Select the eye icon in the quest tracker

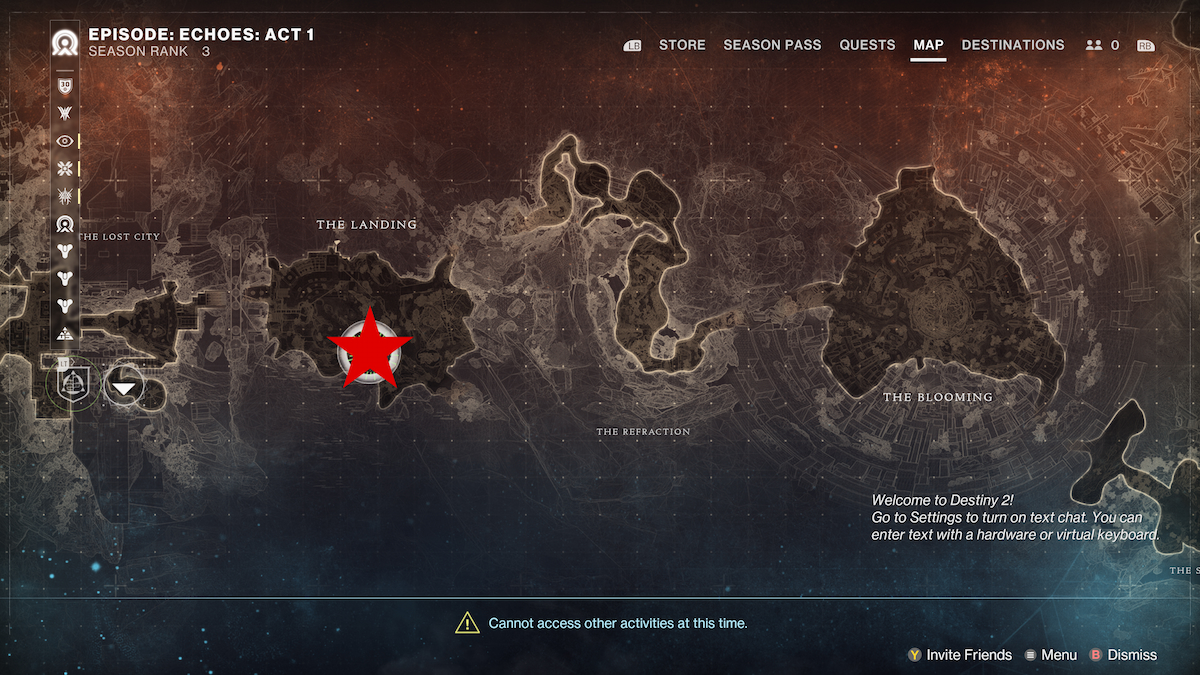pos(65,141)
